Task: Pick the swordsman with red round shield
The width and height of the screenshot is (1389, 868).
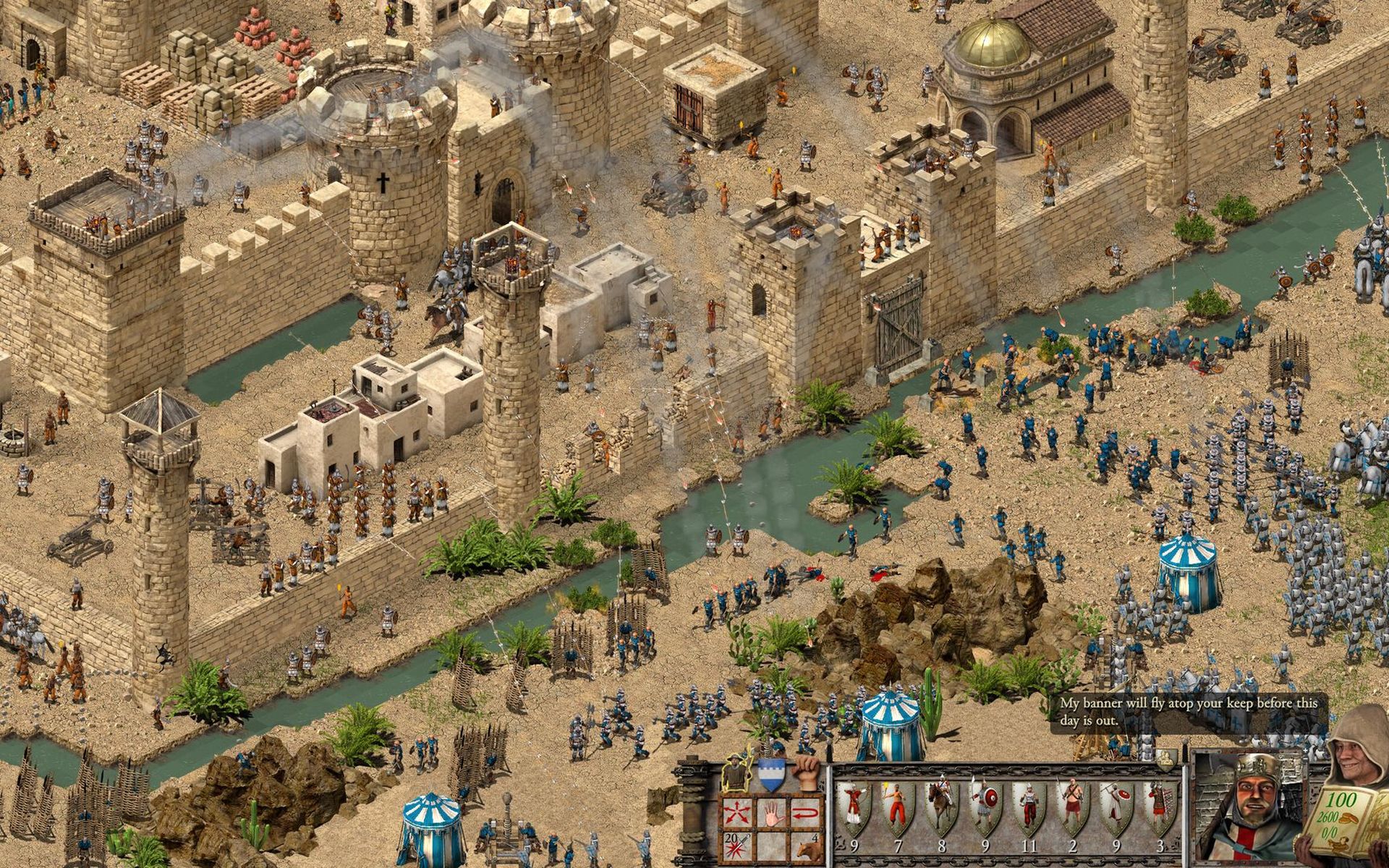Action: click(x=985, y=807)
